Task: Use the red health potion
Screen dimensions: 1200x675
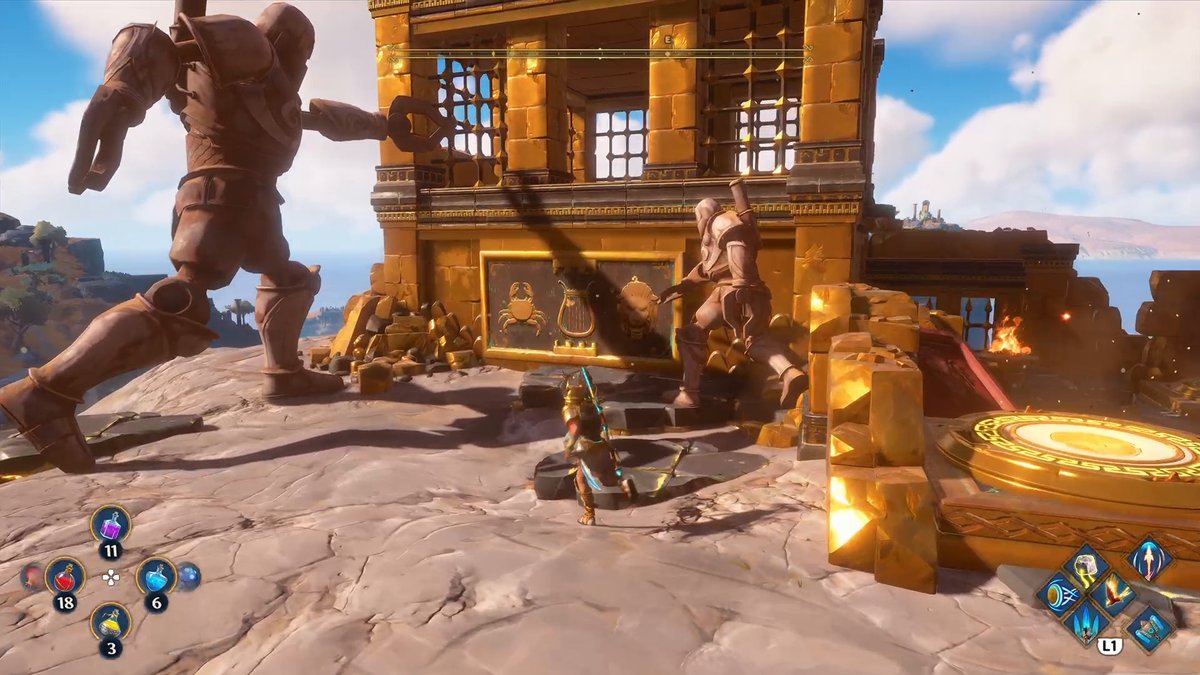Action: click(x=64, y=577)
